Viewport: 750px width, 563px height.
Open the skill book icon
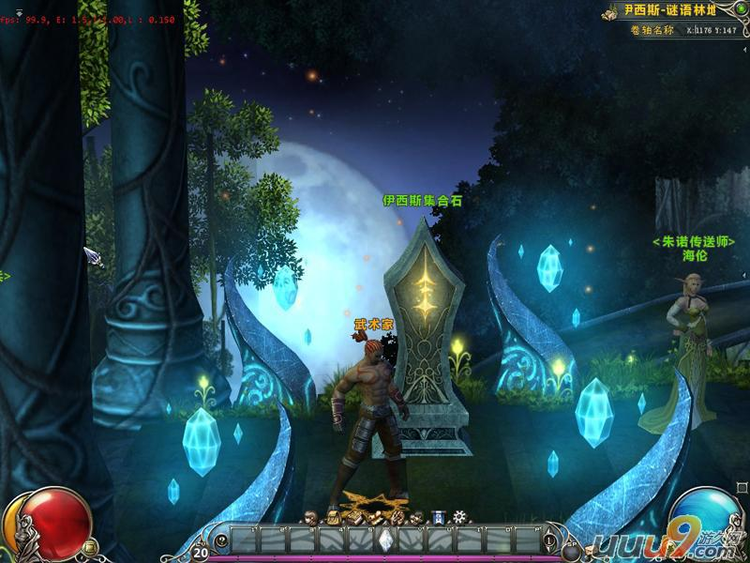[353, 518]
